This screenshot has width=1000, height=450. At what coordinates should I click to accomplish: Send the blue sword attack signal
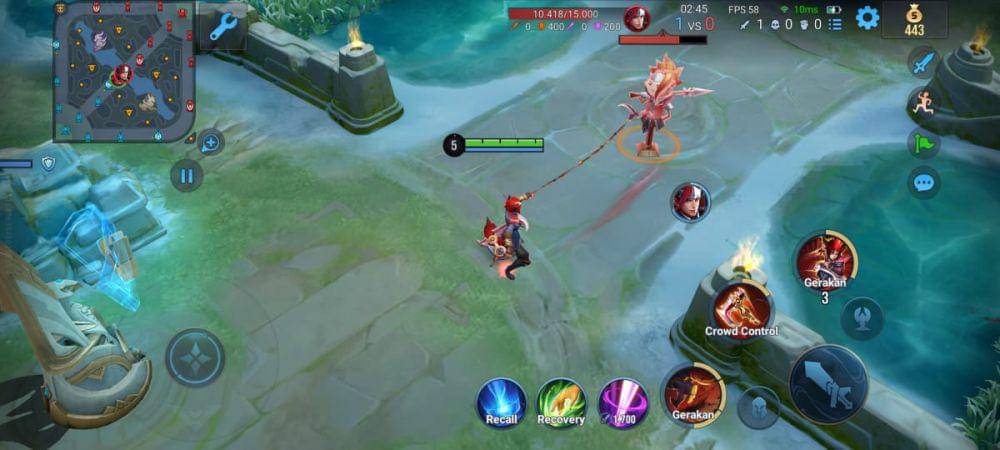(x=923, y=62)
